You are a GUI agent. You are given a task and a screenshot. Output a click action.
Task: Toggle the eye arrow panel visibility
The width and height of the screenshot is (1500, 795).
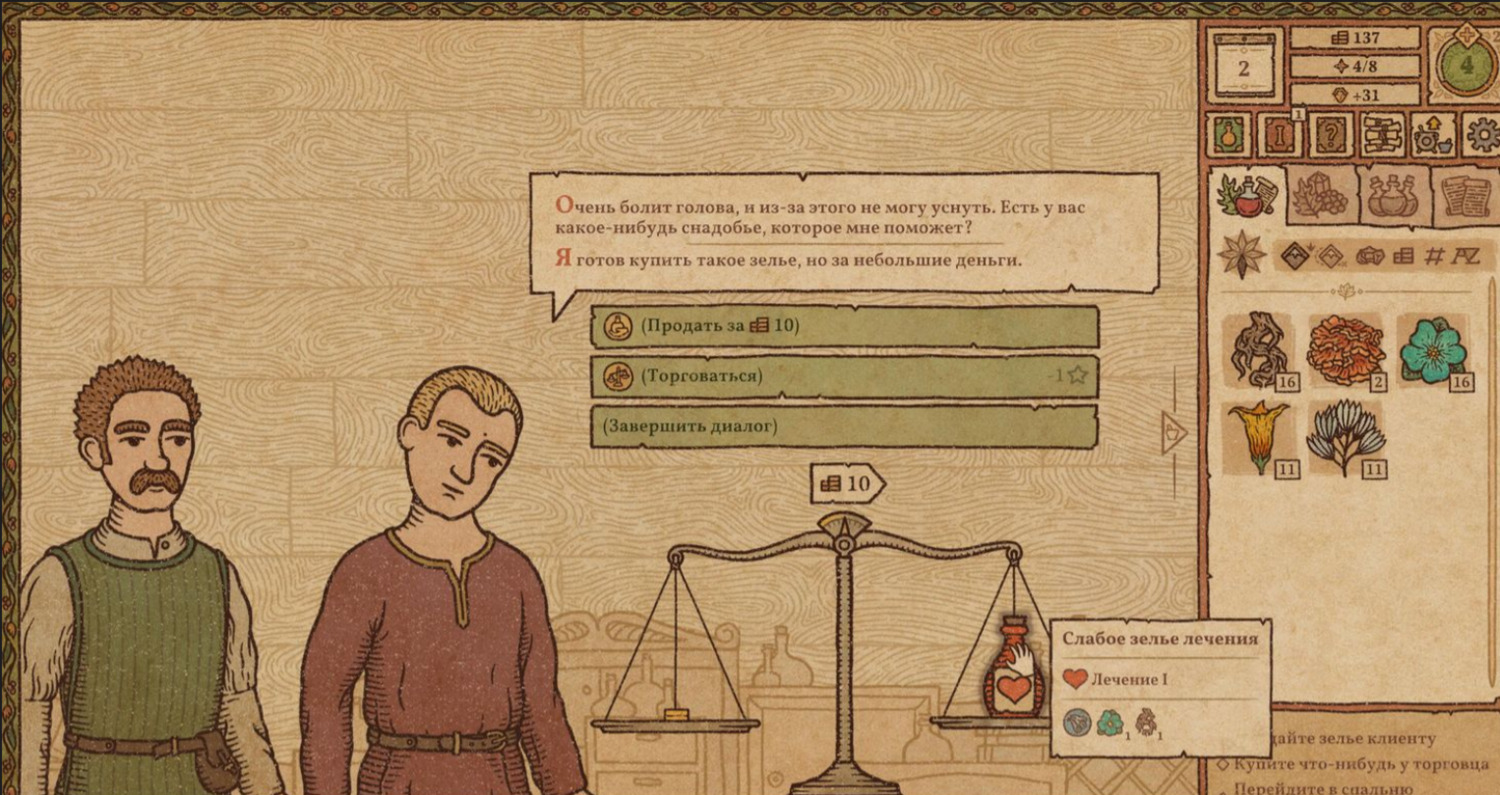tap(1175, 431)
